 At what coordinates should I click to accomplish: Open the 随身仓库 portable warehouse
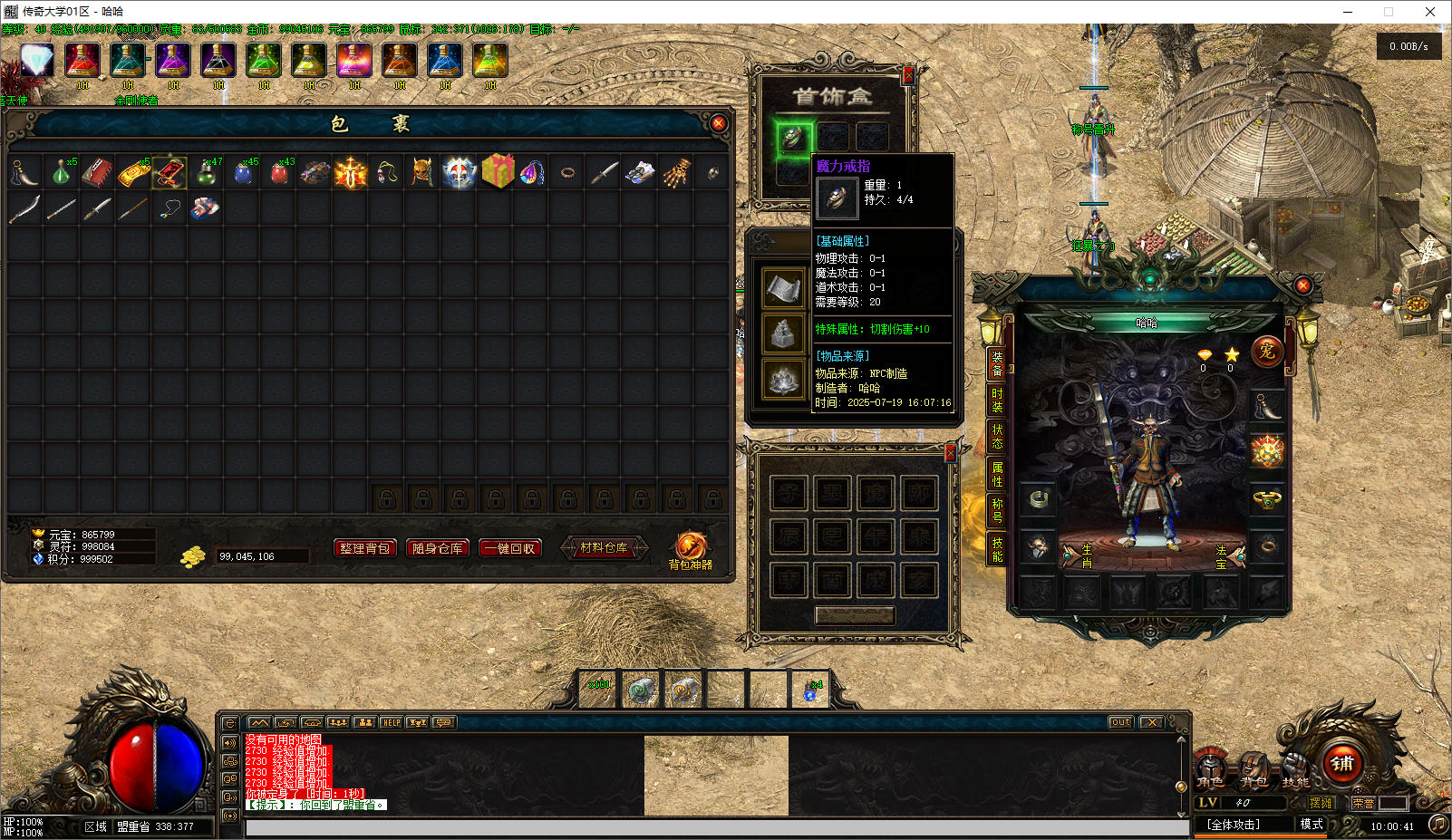437,548
